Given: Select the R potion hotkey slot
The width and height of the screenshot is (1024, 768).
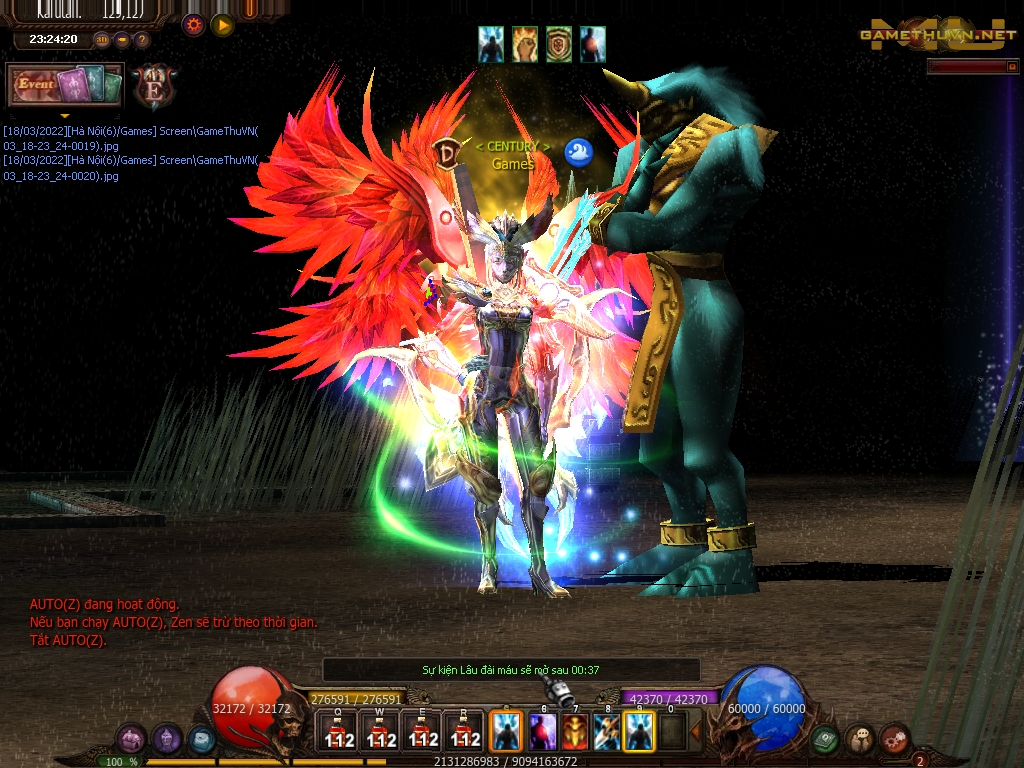Looking at the screenshot, I should [464, 732].
